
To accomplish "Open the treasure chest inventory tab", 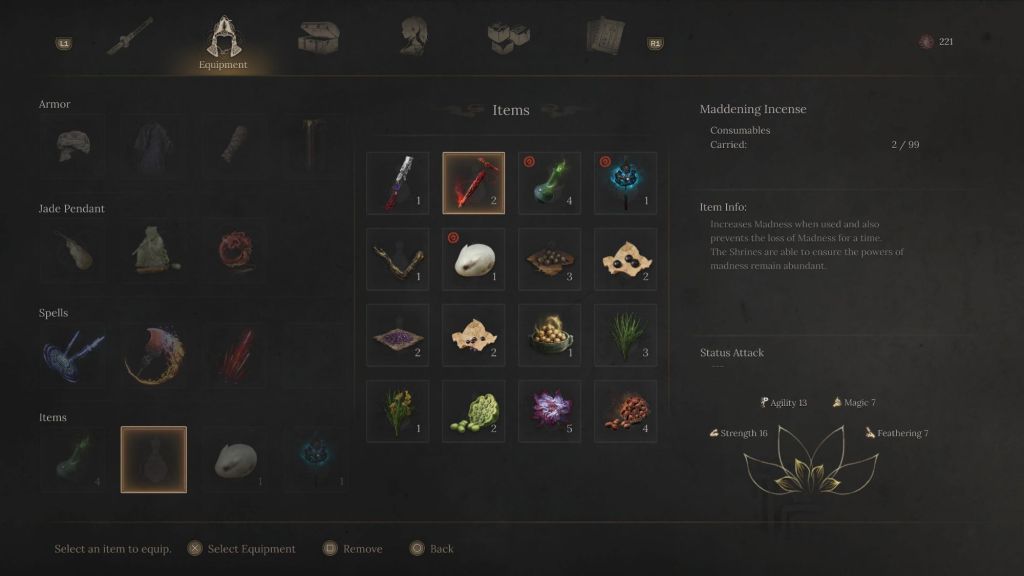I will 318,38.
